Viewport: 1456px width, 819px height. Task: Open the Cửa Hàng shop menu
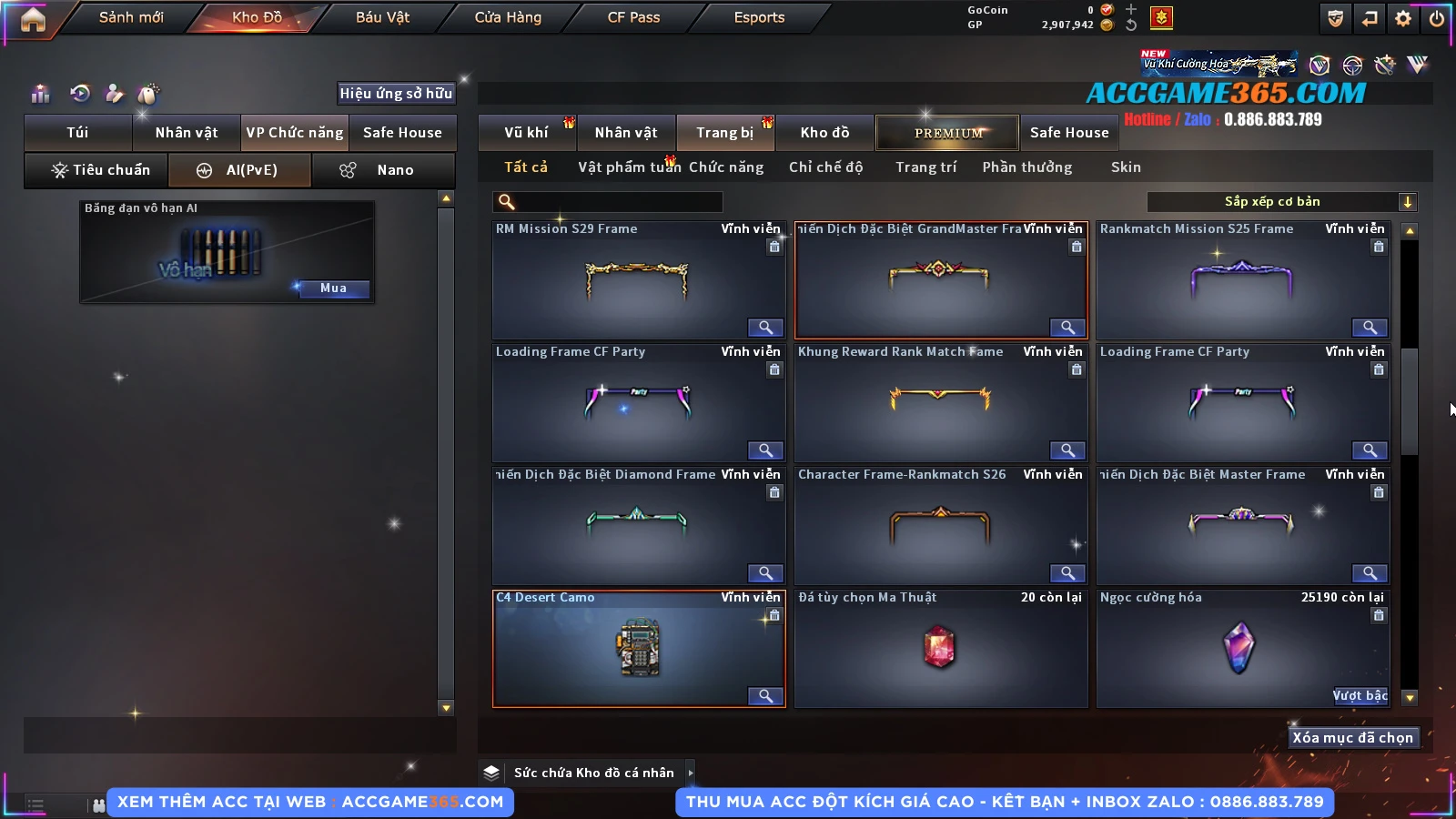pos(508,17)
